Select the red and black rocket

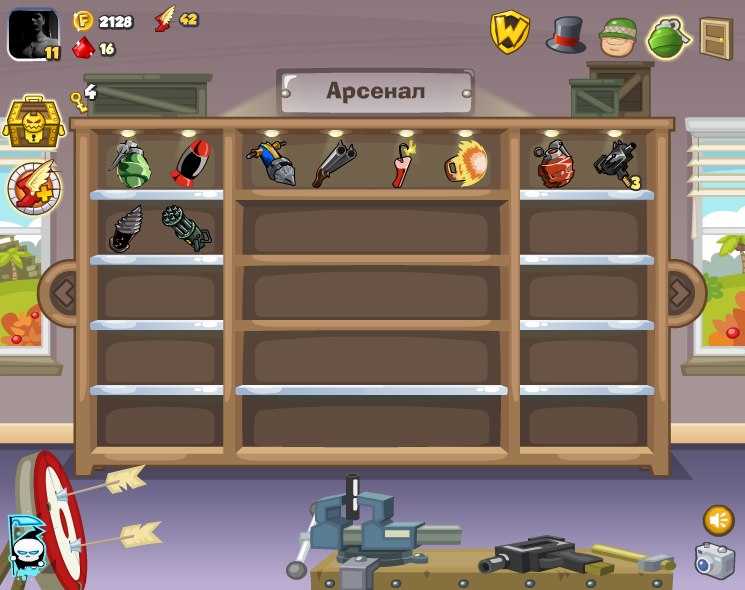pos(189,163)
